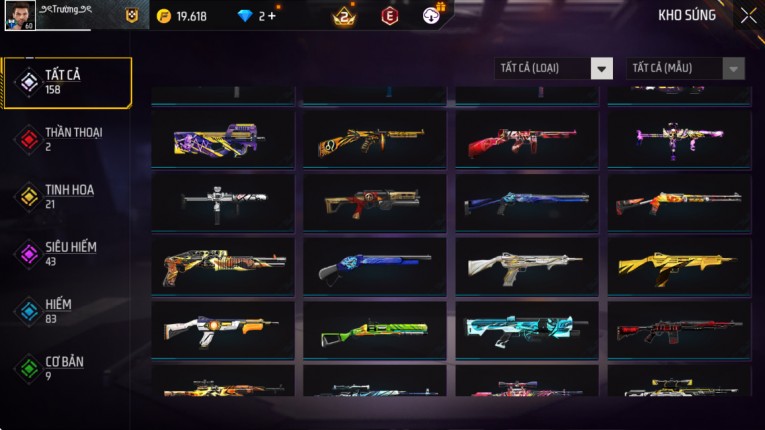Screen dimensions: 765x430
Task: Select the purple P90 weapon skin
Action: 223,139
